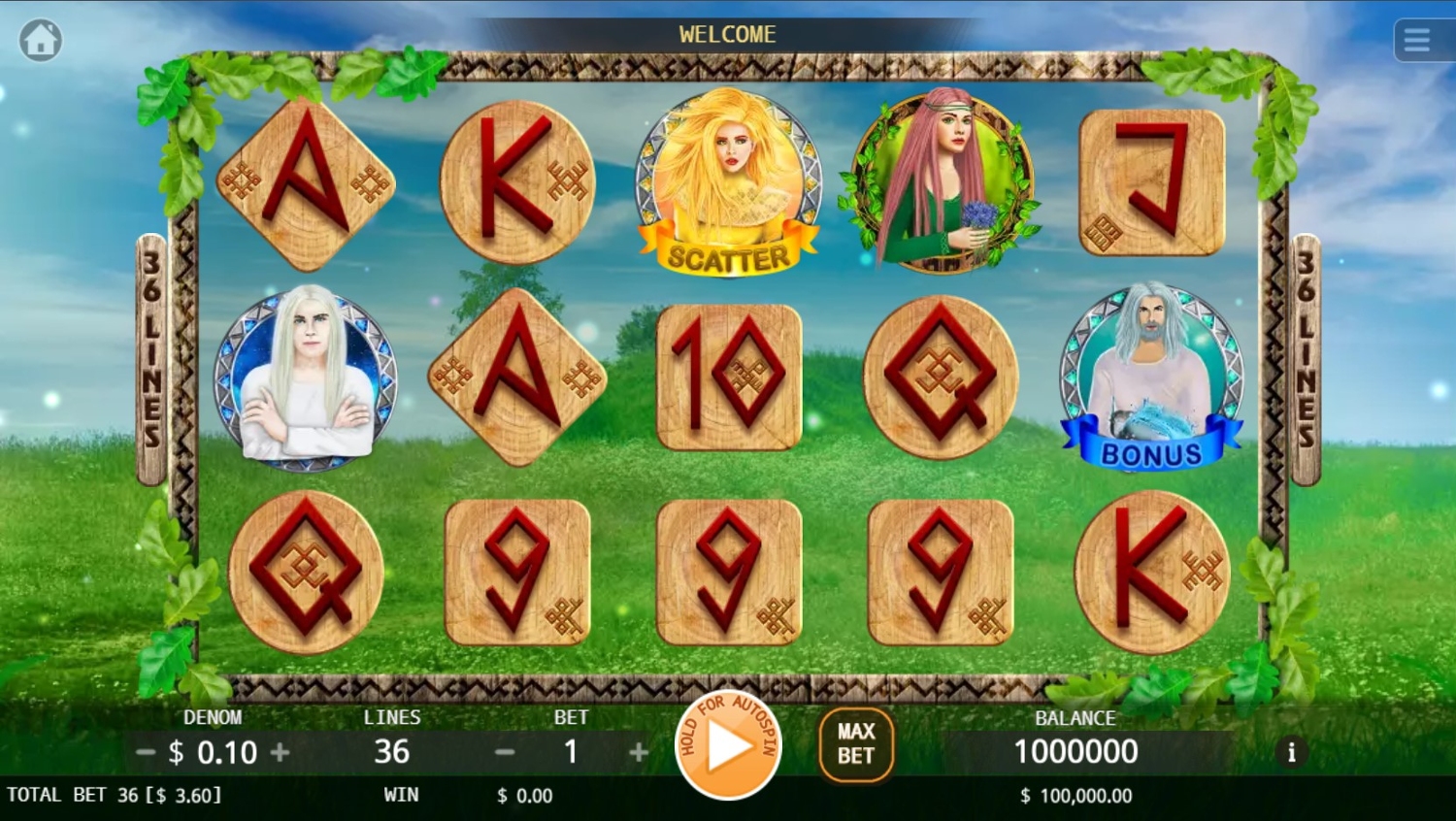Lower the bet with the minus button
The height and width of the screenshot is (821, 1456).
[505, 752]
